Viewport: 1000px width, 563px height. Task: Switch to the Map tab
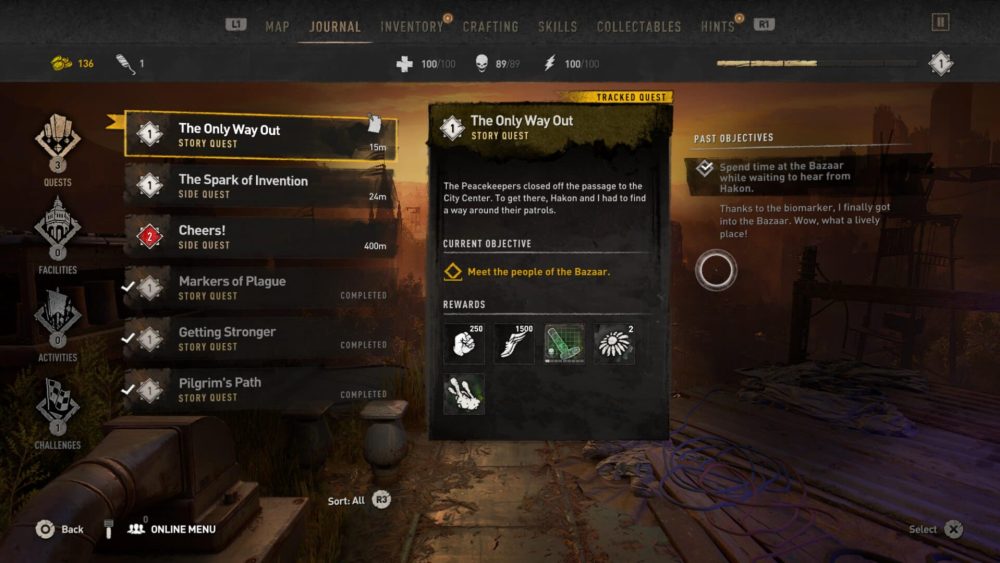(x=277, y=26)
